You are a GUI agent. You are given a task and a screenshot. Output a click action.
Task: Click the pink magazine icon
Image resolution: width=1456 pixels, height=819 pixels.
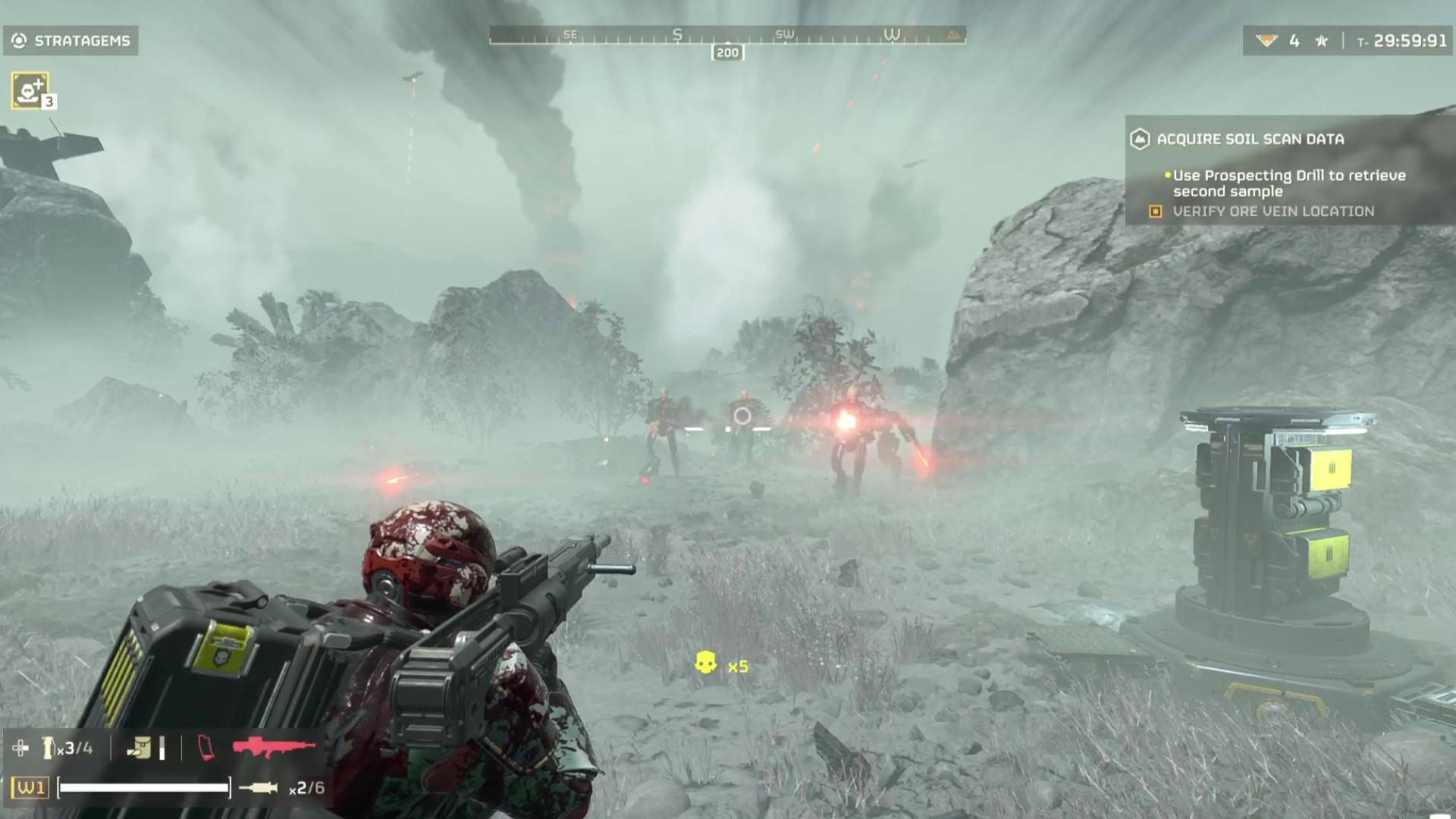pos(205,747)
